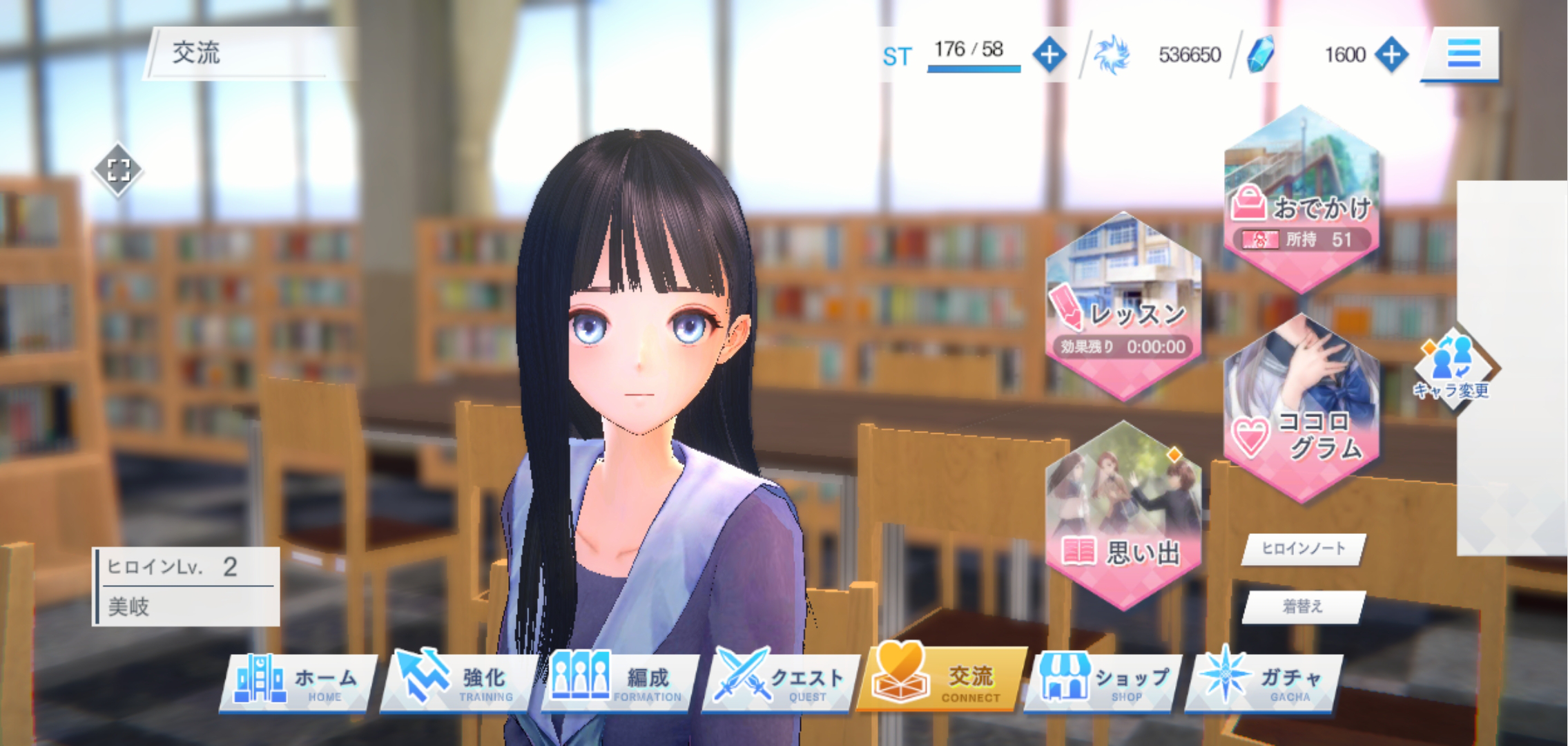
Task: Open the おでかけ hexagon panel
Action: pyautogui.click(x=1301, y=200)
